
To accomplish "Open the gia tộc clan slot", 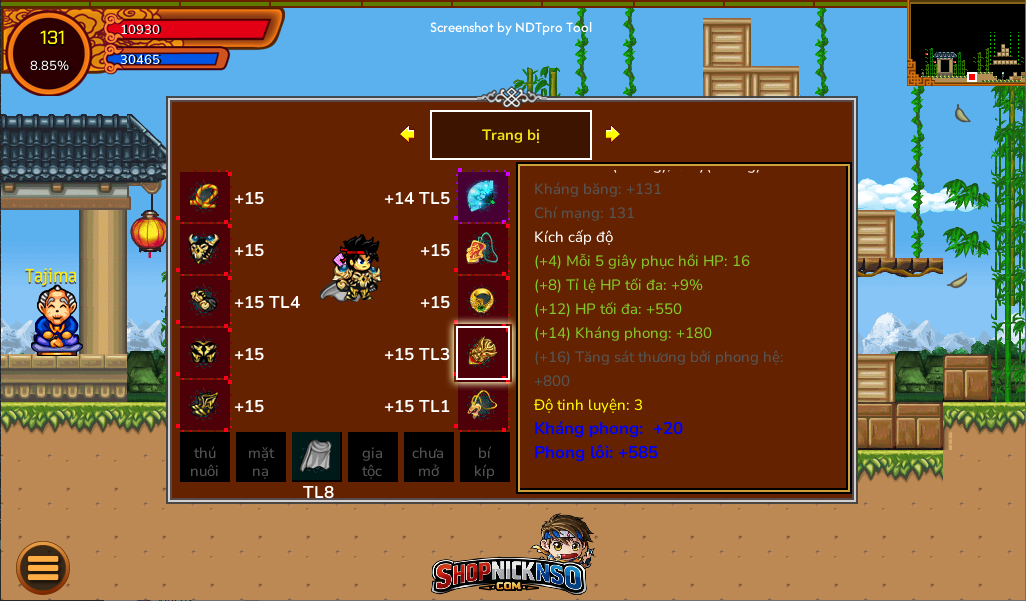I will coord(372,457).
